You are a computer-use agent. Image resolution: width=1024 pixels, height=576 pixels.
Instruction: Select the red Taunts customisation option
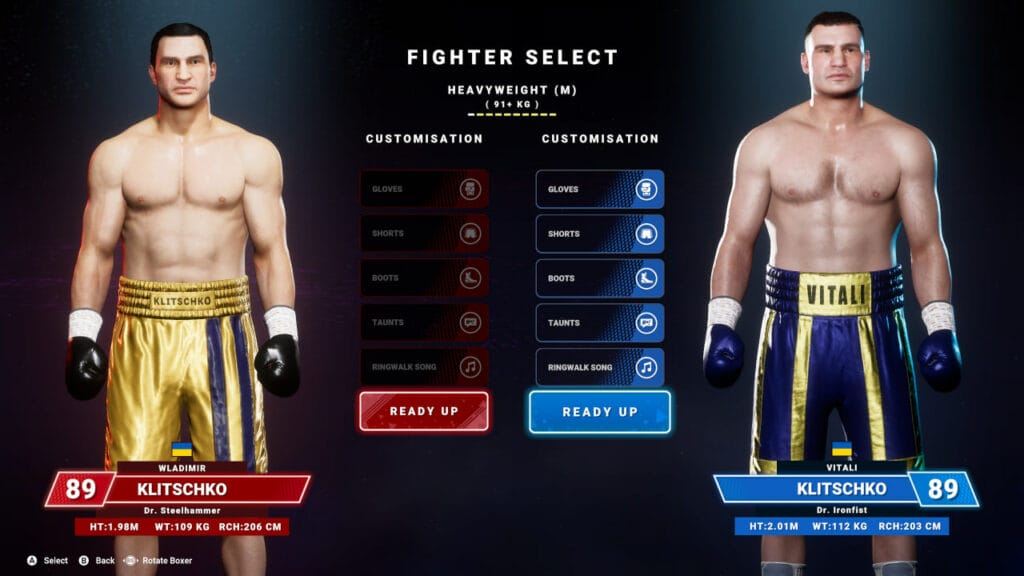point(424,323)
